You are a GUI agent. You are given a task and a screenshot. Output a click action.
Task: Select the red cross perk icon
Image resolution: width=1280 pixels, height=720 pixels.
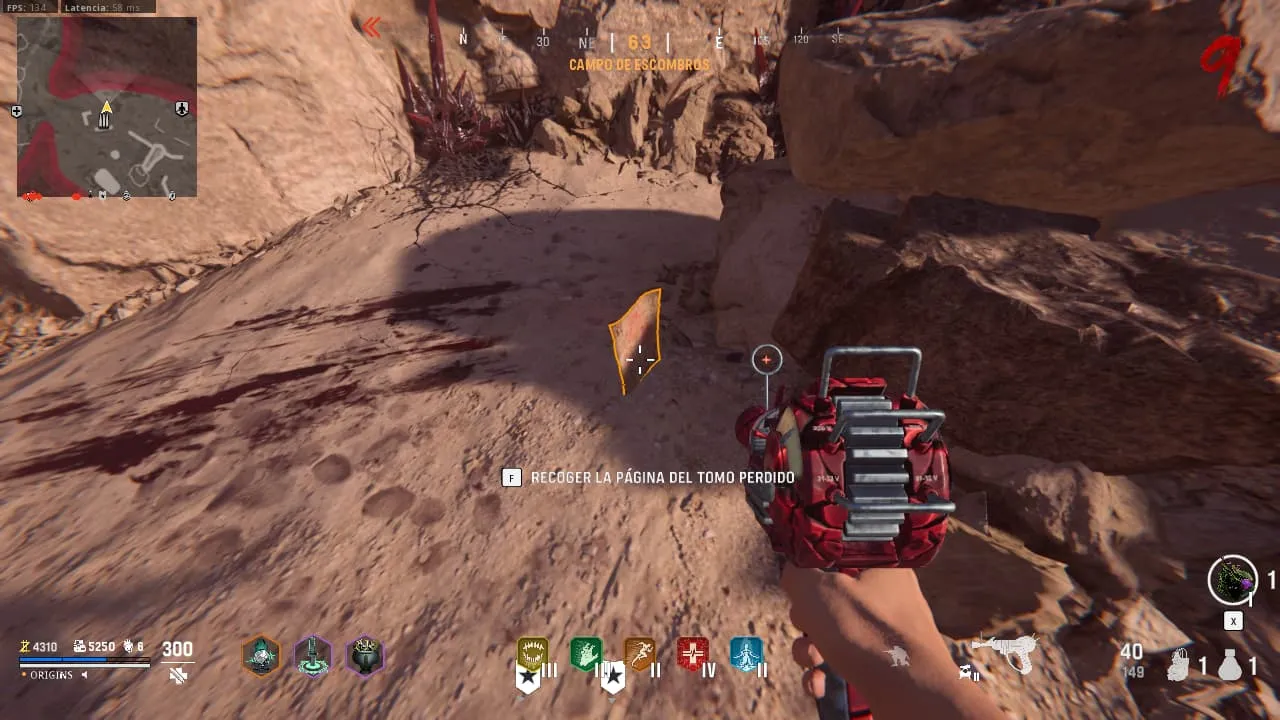(692, 654)
